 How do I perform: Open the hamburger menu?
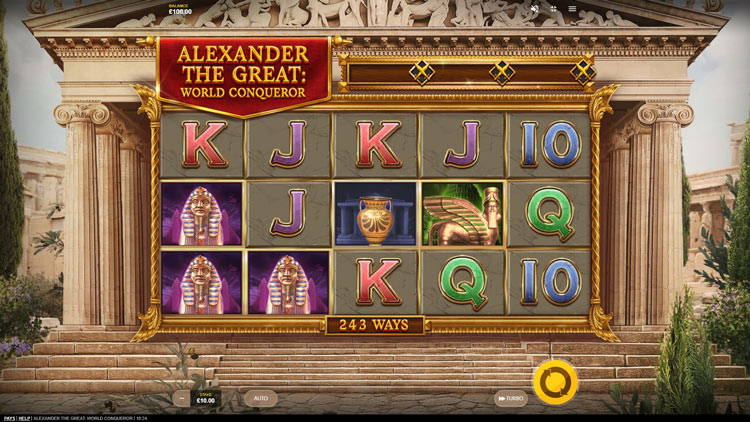[x=572, y=9]
